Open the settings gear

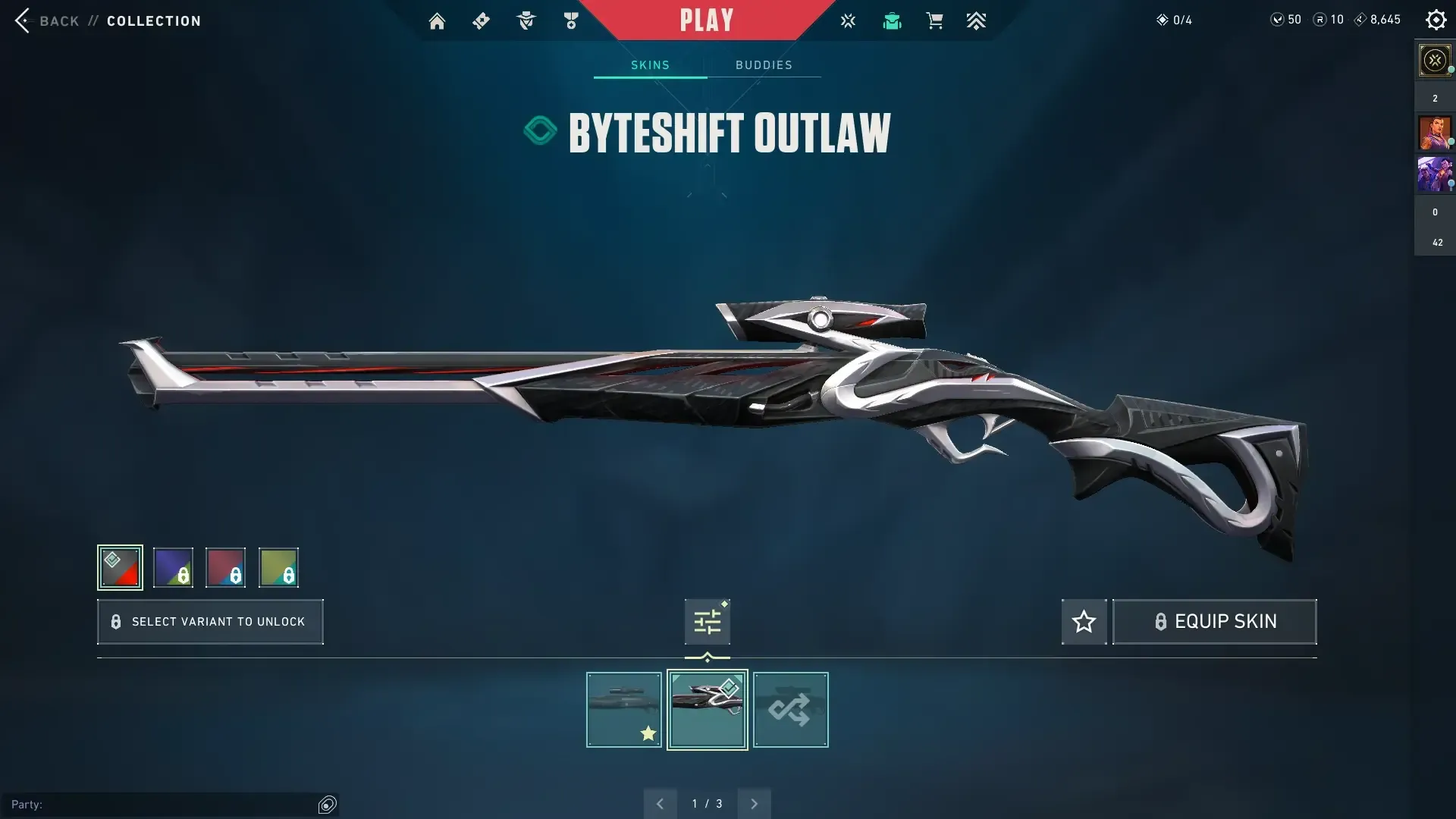pyautogui.click(x=1436, y=20)
